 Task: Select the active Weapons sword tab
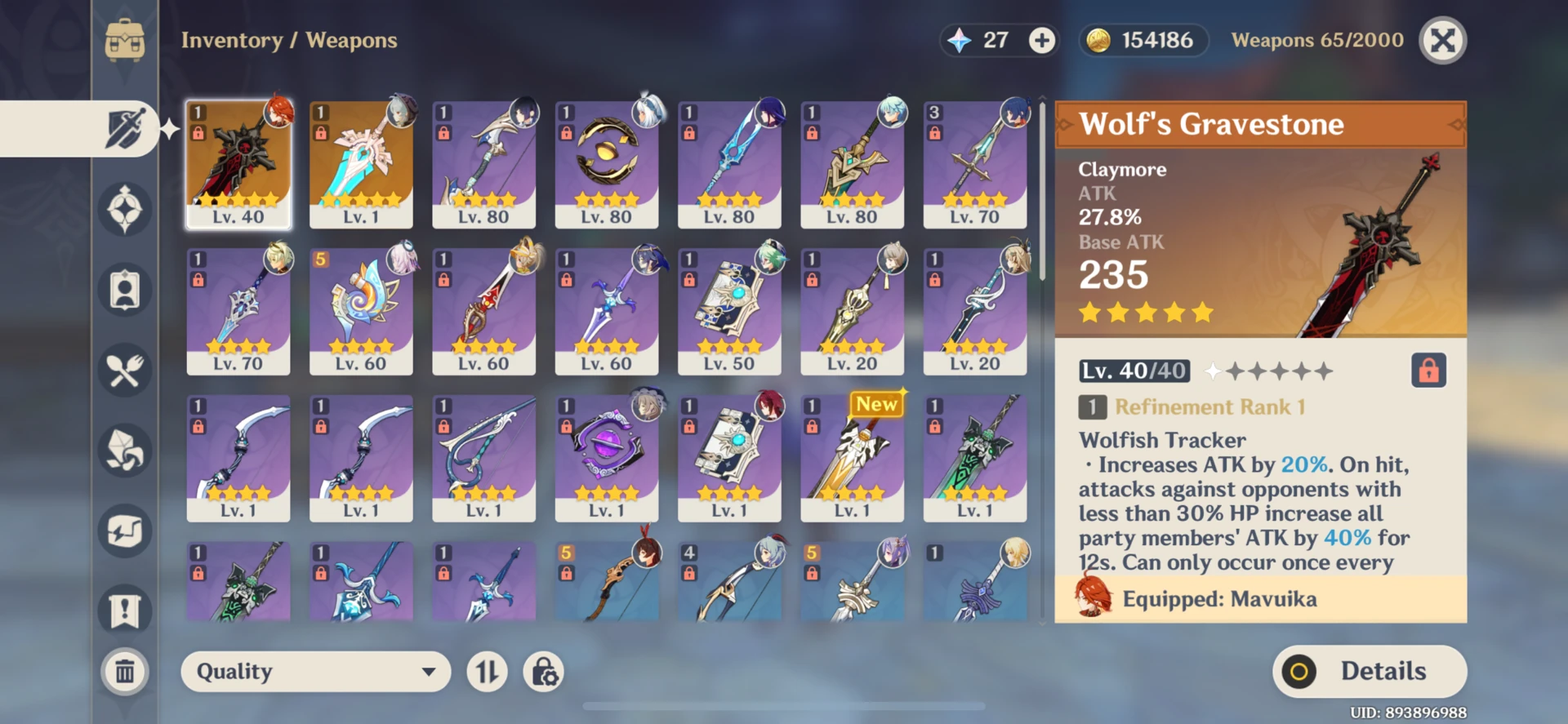(124, 127)
